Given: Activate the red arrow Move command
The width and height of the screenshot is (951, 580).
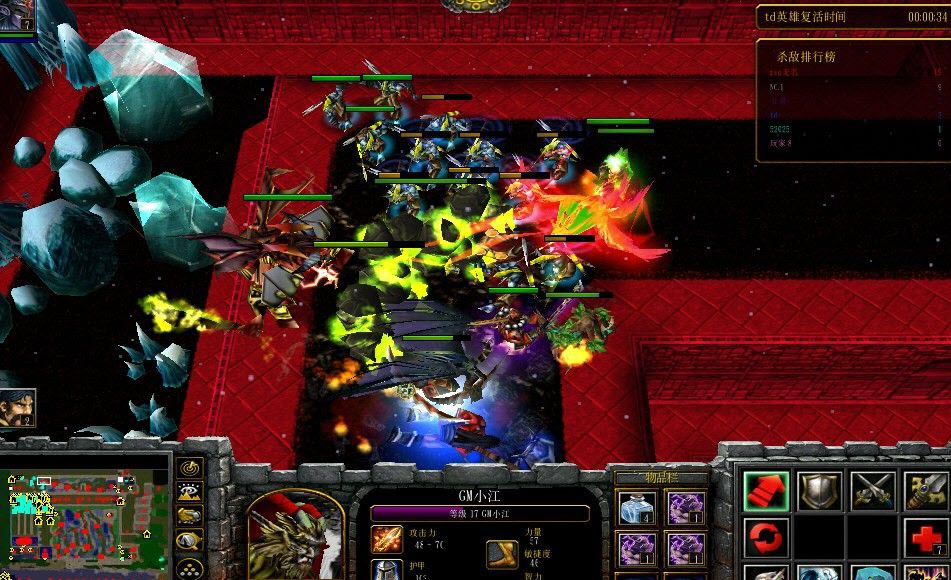Looking at the screenshot, I should pos(766,491).
